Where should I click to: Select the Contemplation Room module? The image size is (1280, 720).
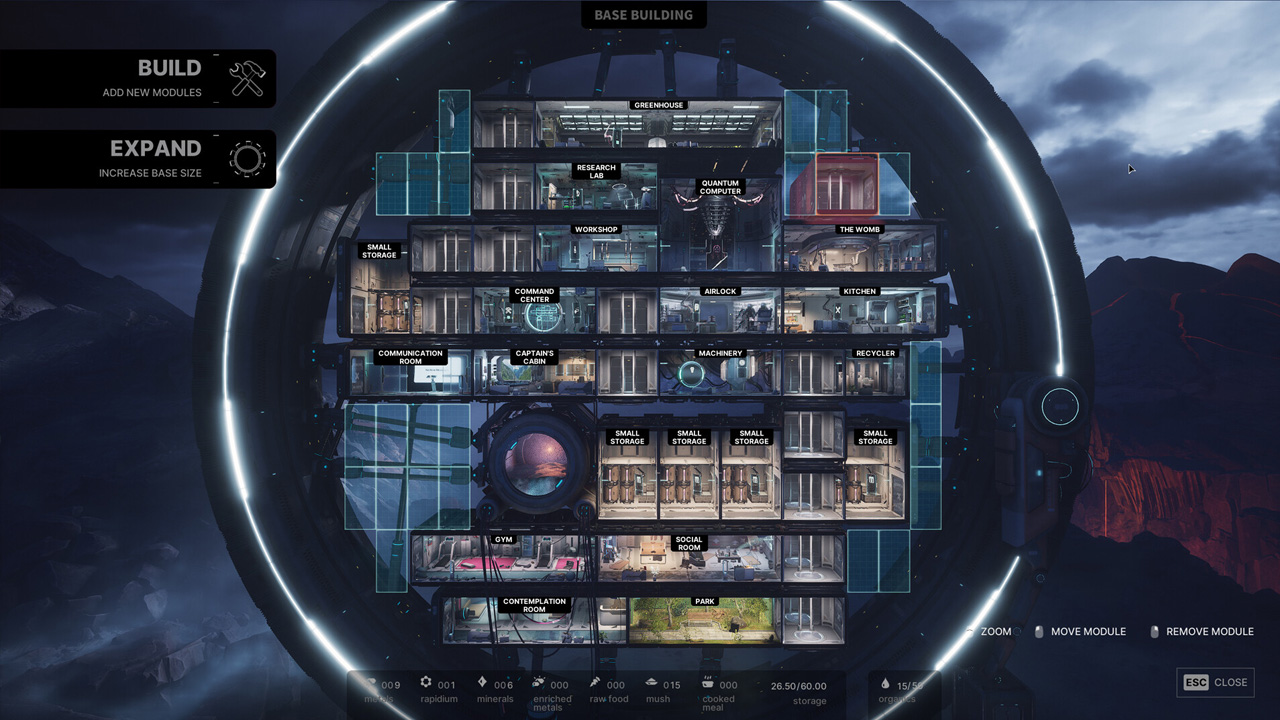click(x=534, y=621)
